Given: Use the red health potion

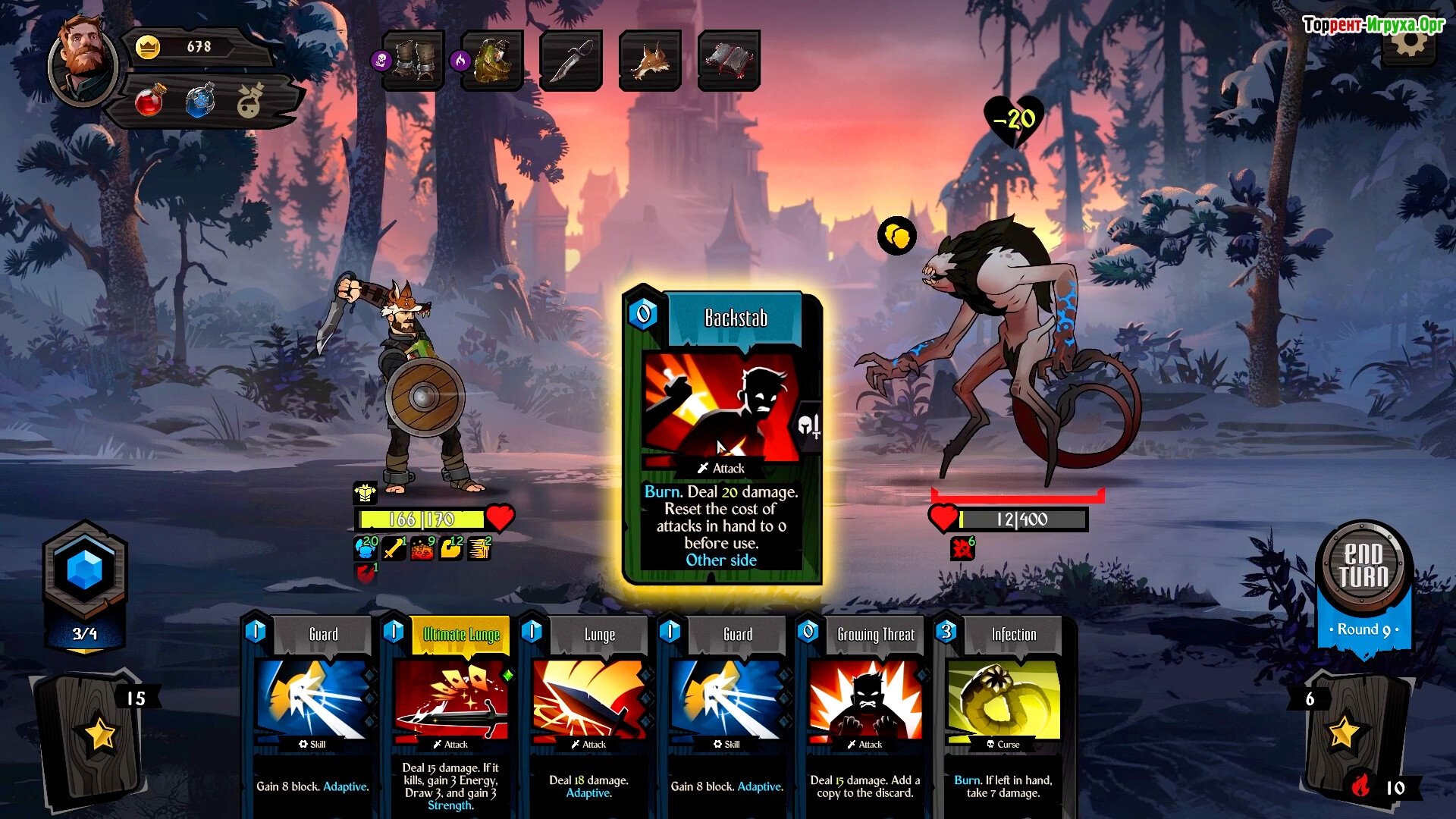Looking at the screenshot, I should (149, 101).
